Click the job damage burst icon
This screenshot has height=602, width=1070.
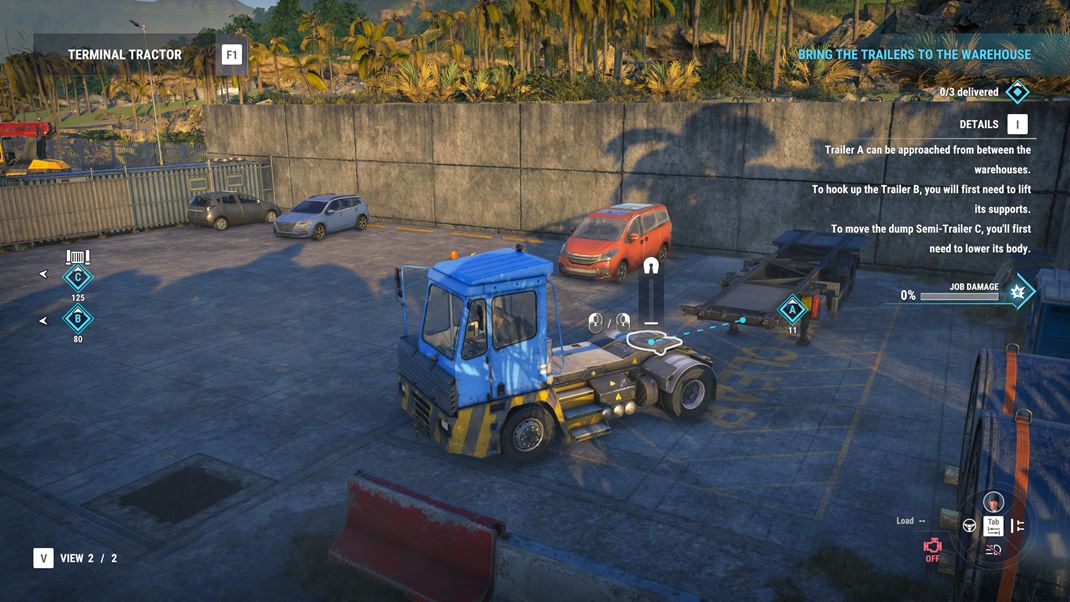[x=1018, y=293]
